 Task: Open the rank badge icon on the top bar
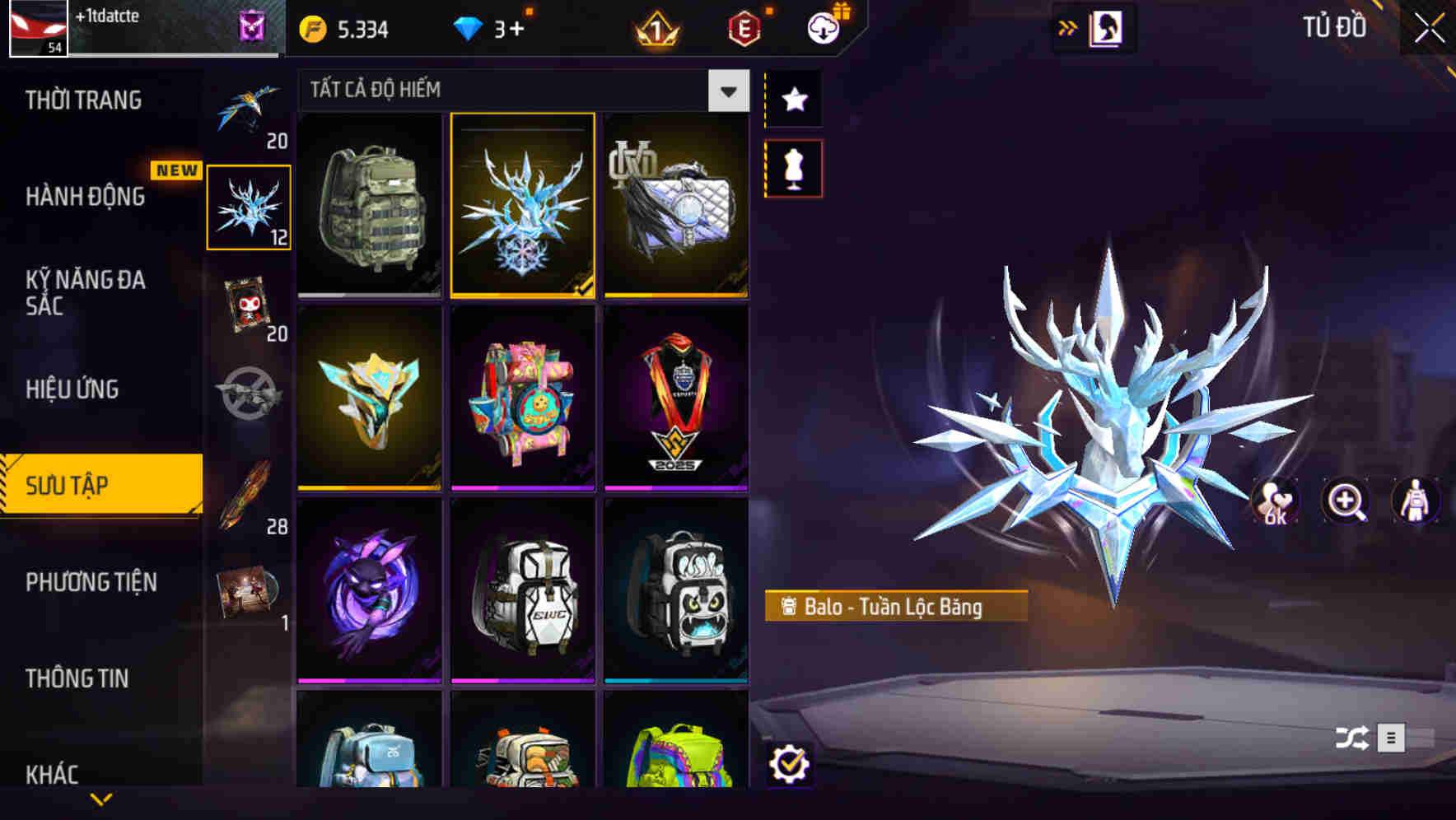click(653, 27)
